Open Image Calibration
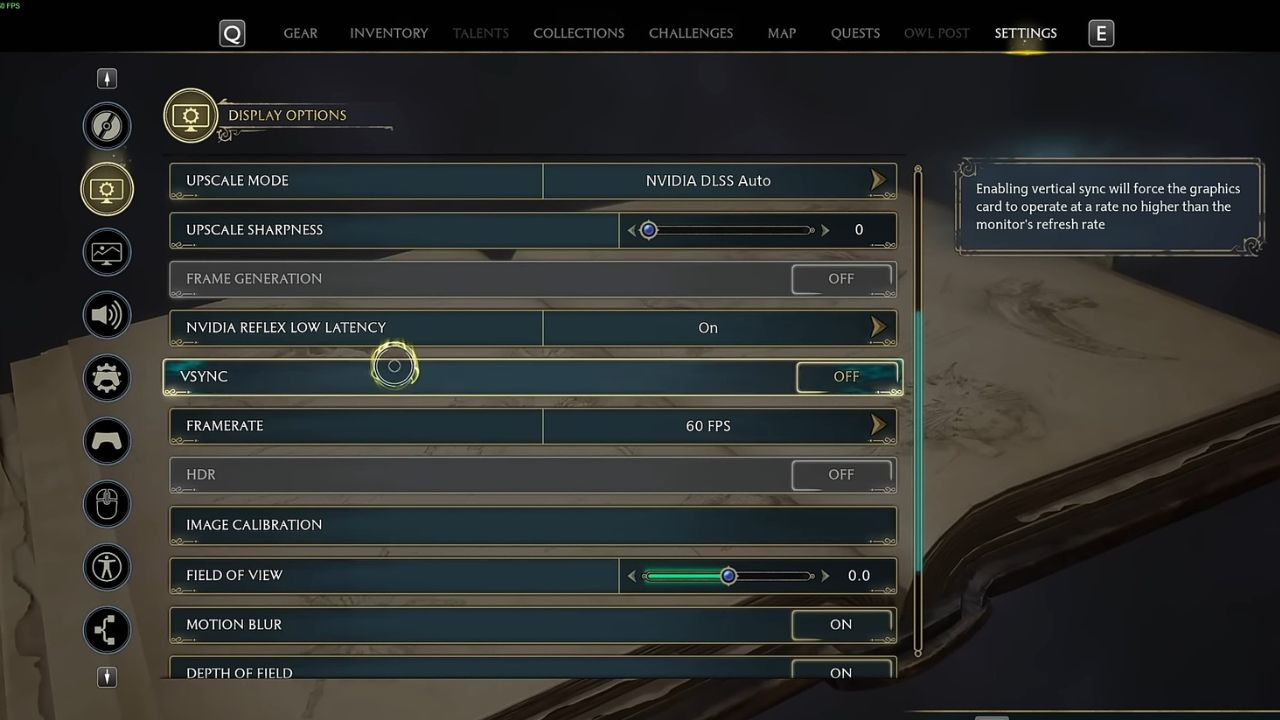Viewport: 1280px width, 720px height. click(x=532, y=524)
